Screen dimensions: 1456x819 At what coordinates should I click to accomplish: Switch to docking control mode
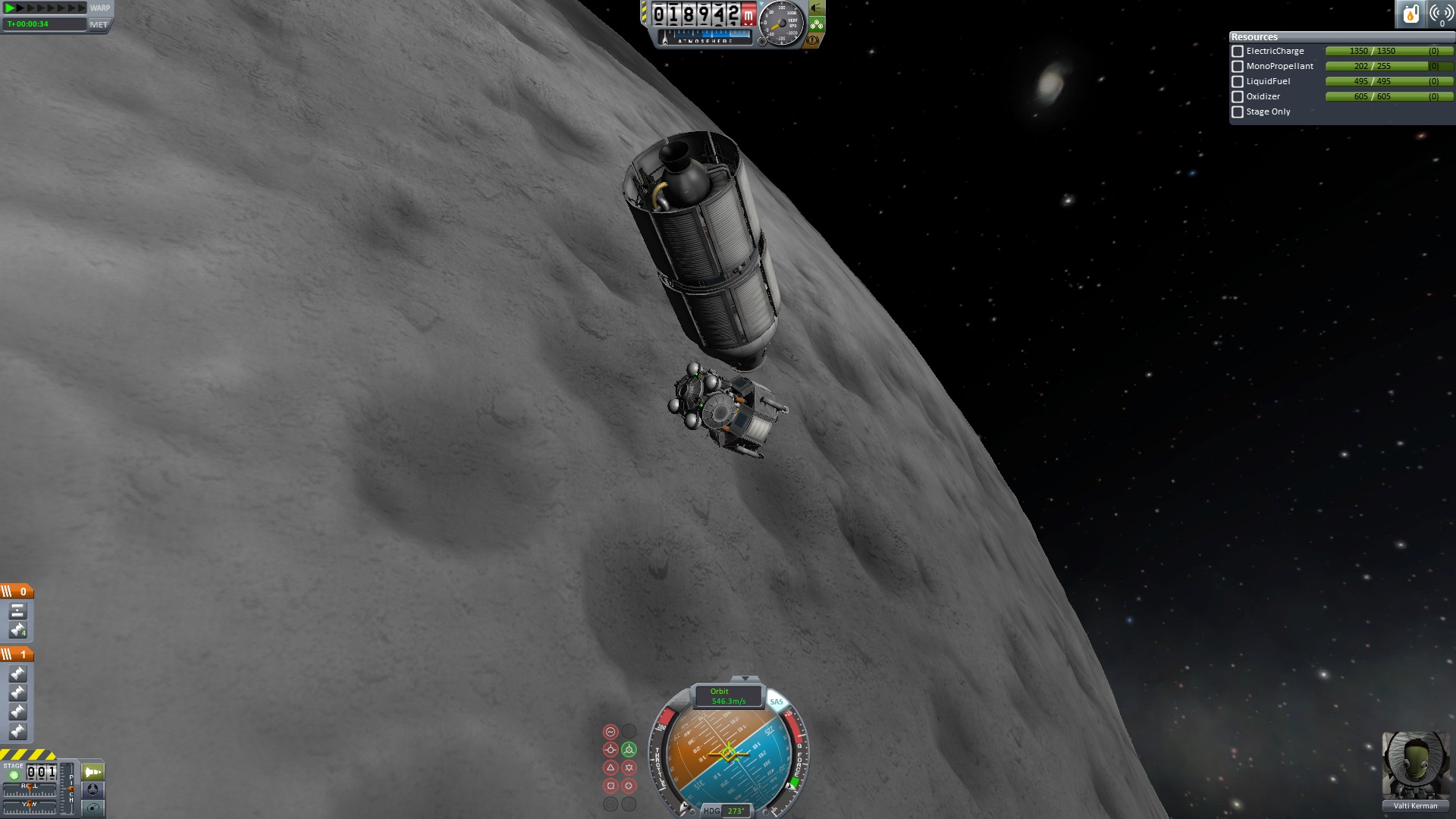pos(93,789)
